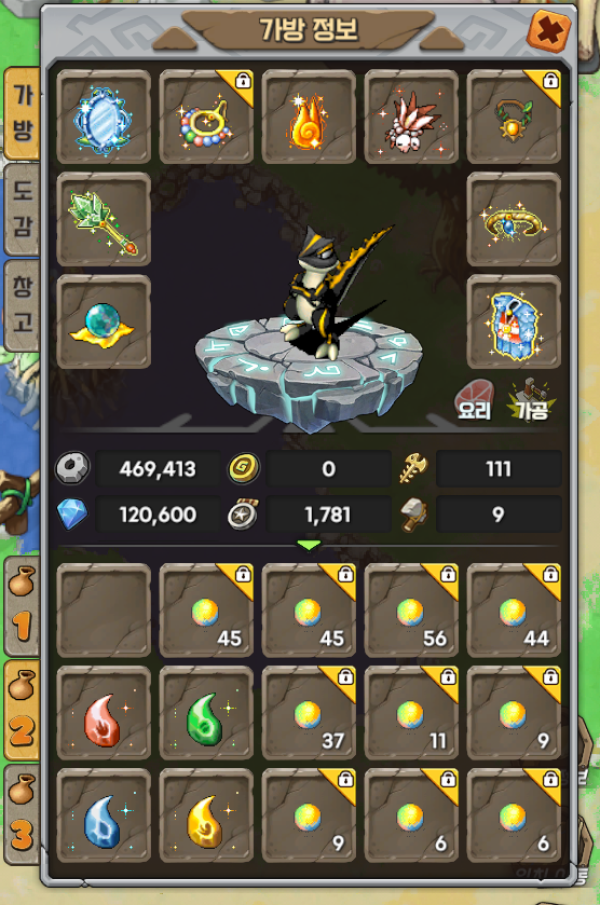Select the beaded necklace equipment slot

(207, 116)
